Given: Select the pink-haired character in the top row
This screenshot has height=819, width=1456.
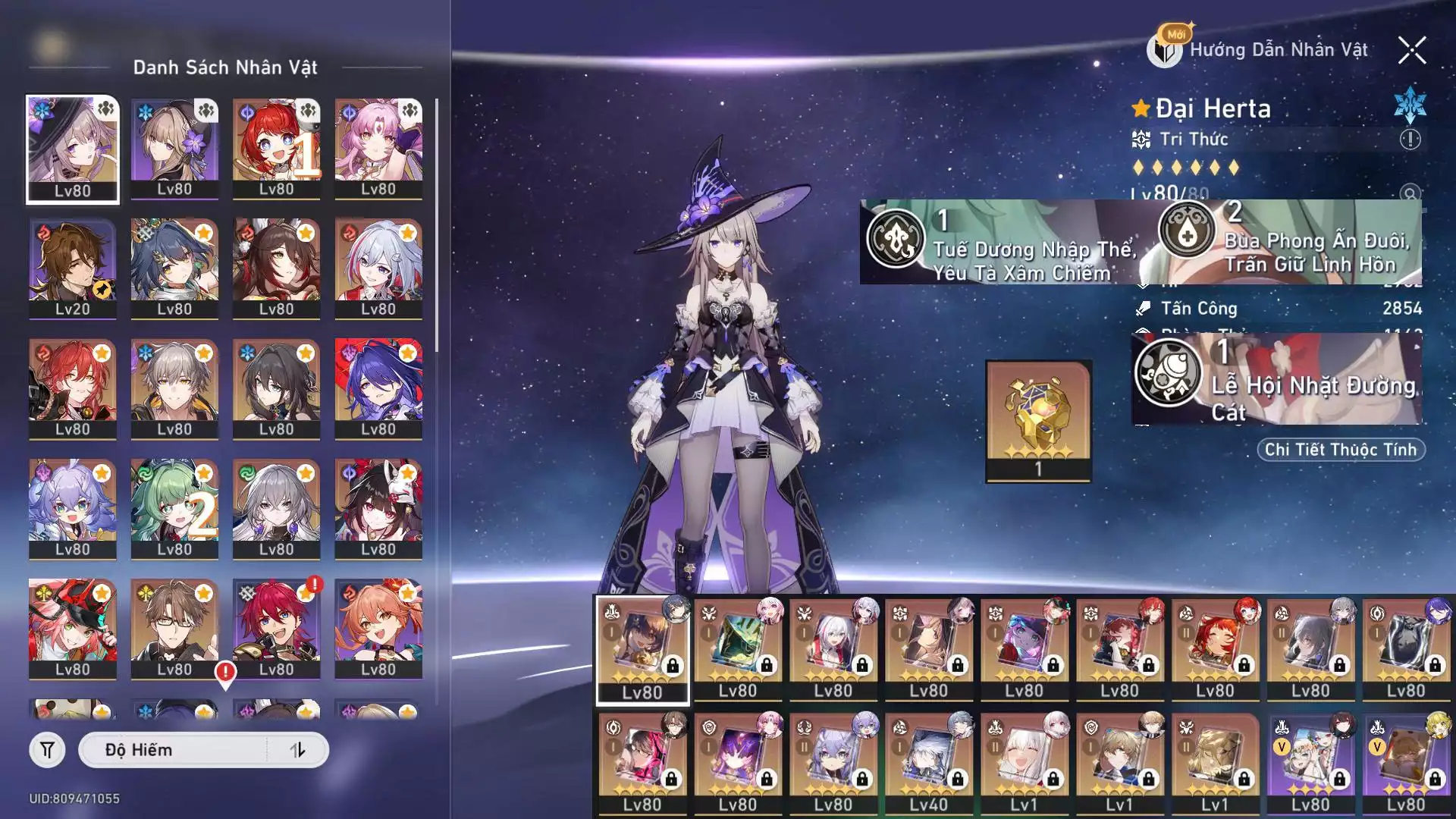Looking at the screenshot, I should pos(378,149).
